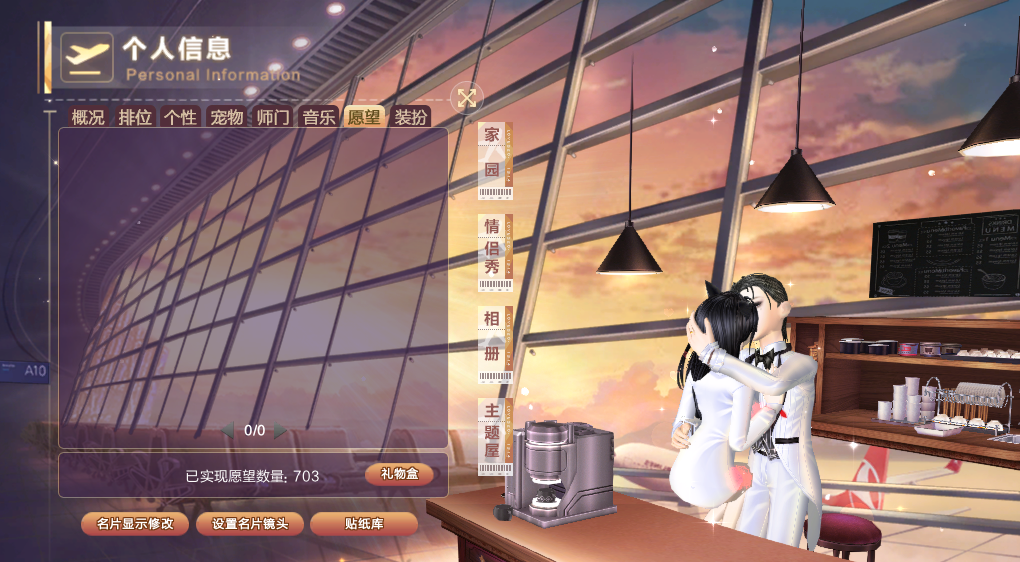Click the expand arrows icon
The height and width of the screenshot is (562, 1020).
[467, 97]
